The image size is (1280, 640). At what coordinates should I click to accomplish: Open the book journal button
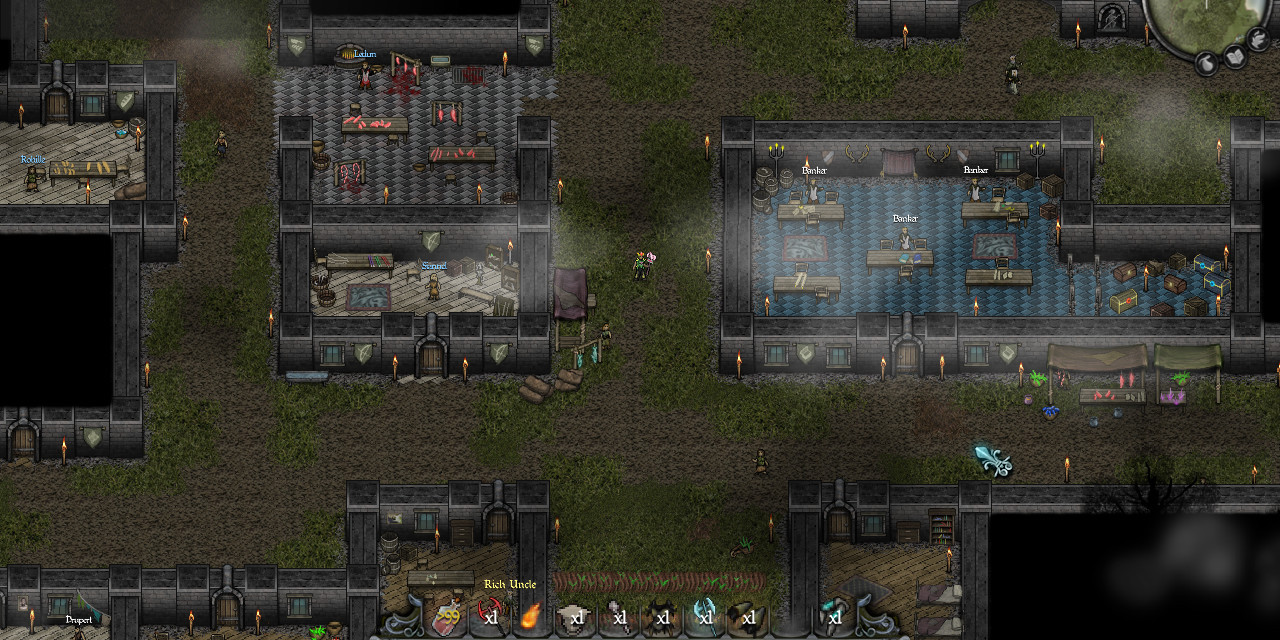1237,55
